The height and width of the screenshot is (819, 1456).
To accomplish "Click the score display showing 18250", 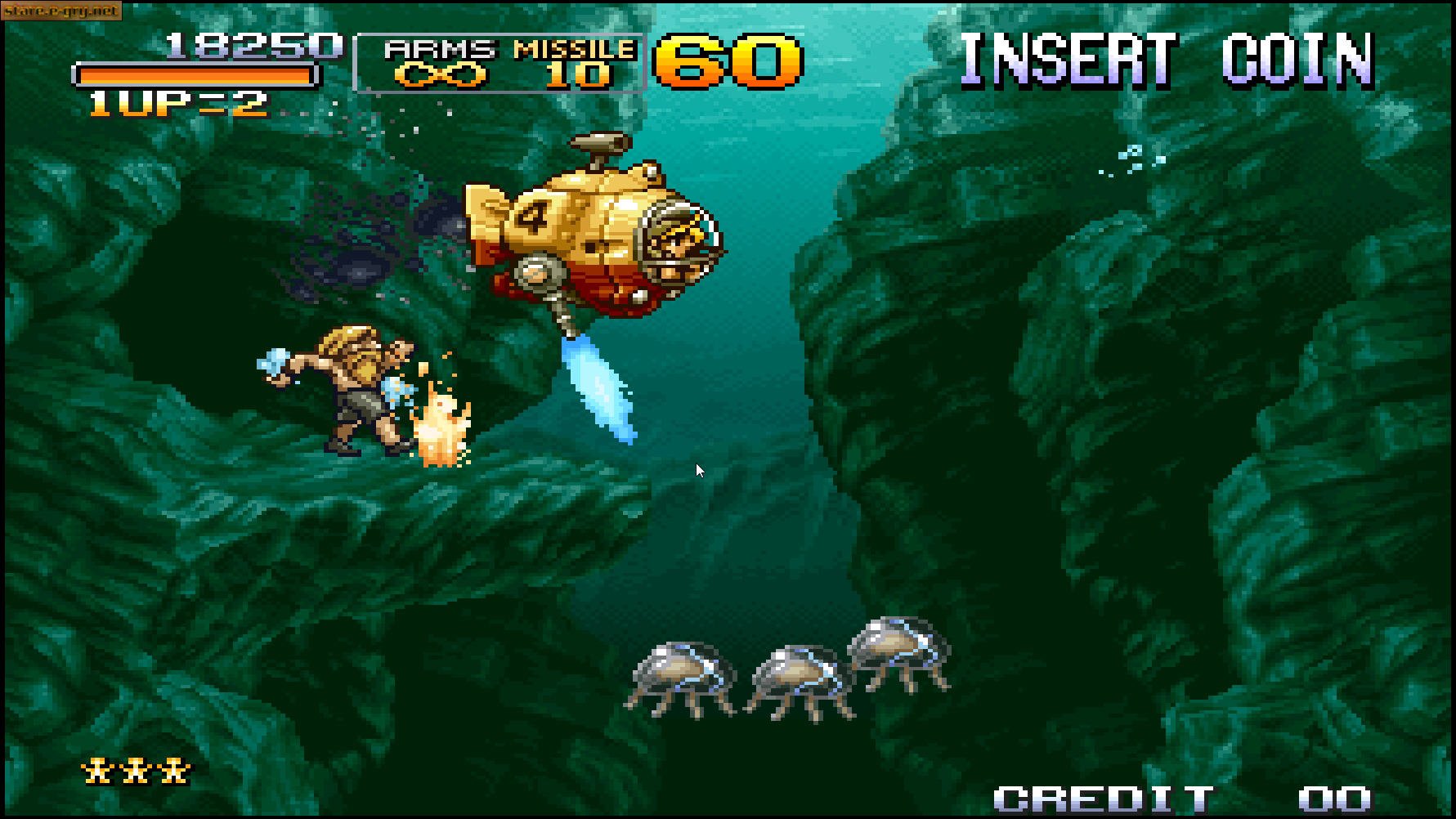I will point(253,45).
